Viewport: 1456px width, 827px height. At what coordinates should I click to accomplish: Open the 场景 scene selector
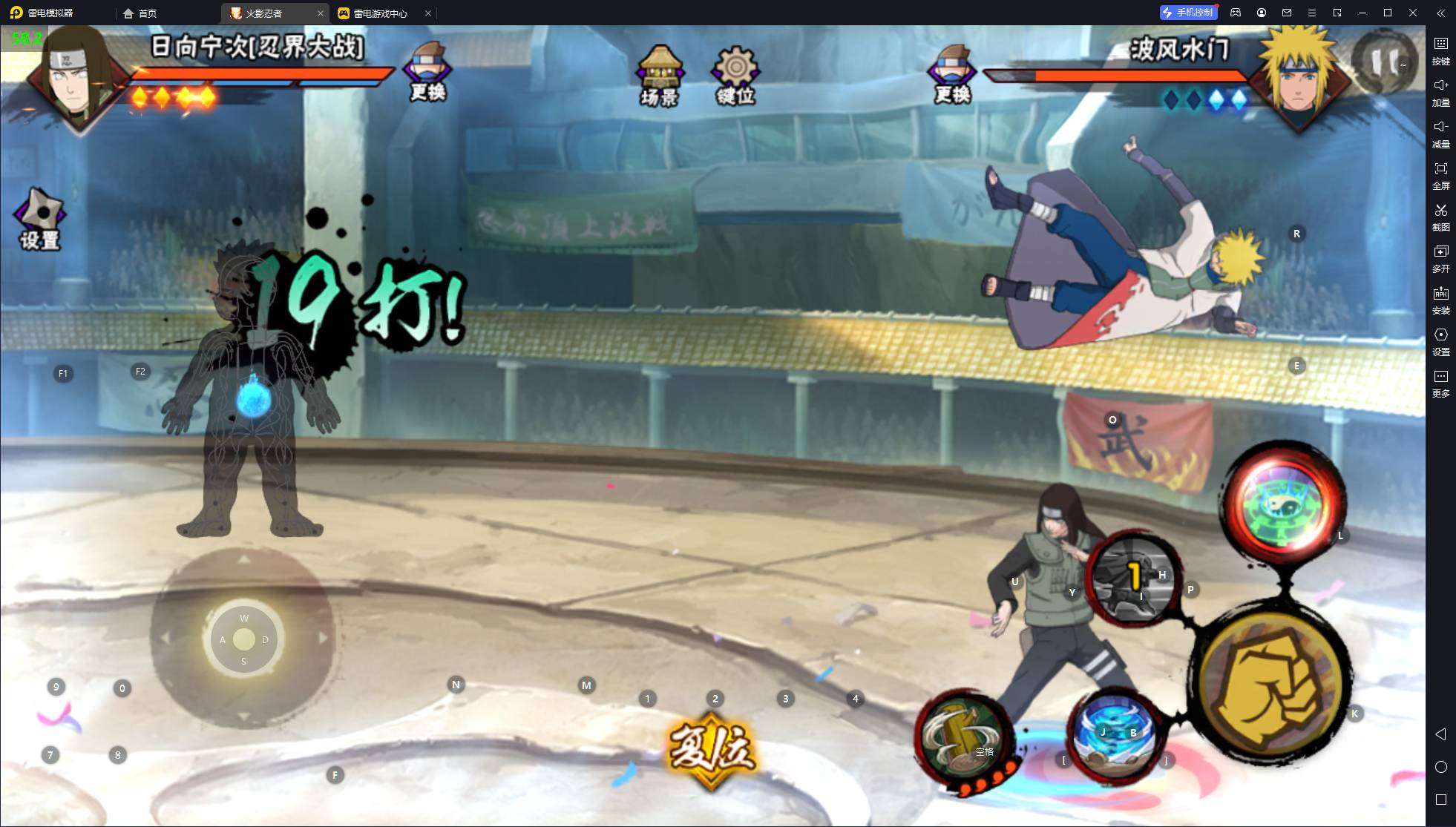click(x=659, y=76)
